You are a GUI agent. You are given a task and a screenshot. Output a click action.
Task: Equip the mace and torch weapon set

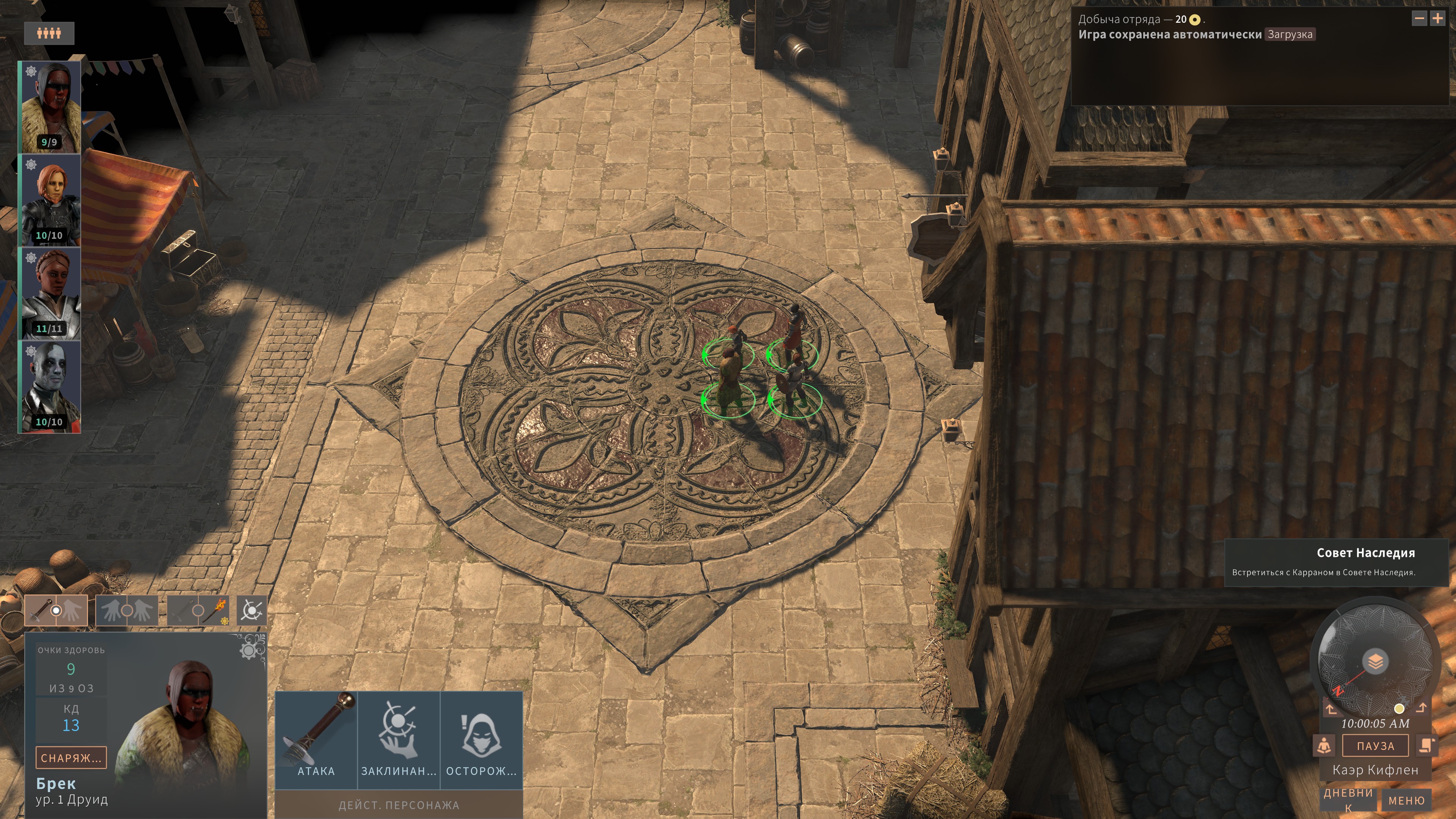point(198,610)
